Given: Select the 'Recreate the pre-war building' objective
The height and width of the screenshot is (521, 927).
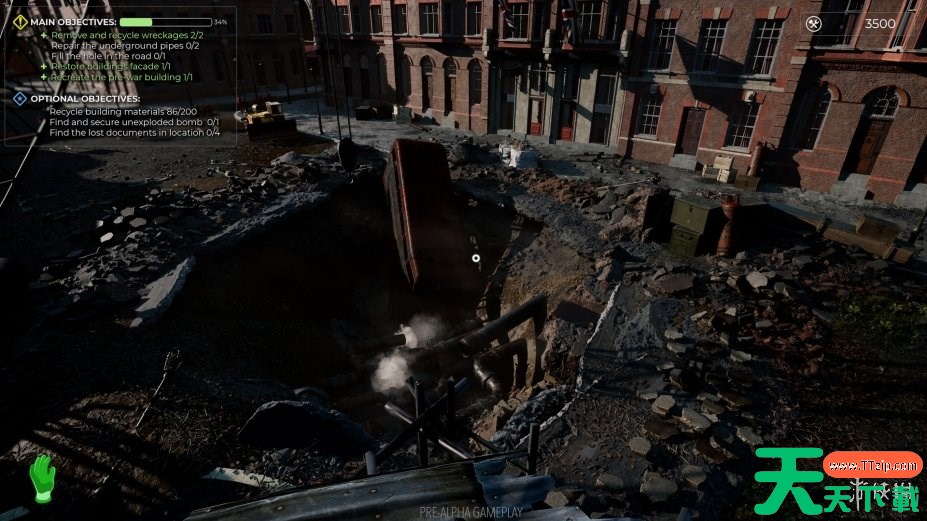Looking at the screenshot, I should pyautogui.click(x=121, y=77).
